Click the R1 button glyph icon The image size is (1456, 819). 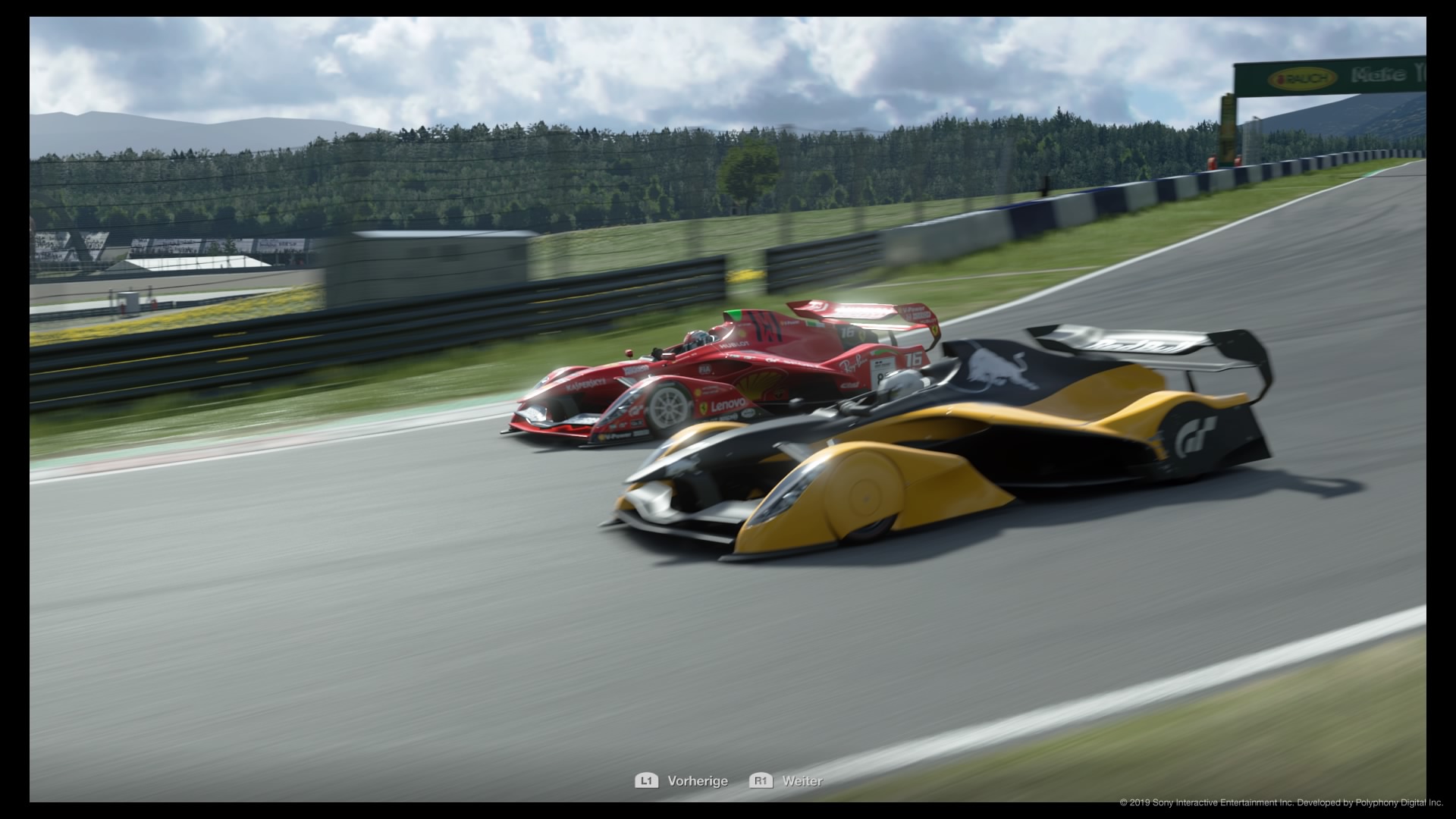click(x=761, y=781)
